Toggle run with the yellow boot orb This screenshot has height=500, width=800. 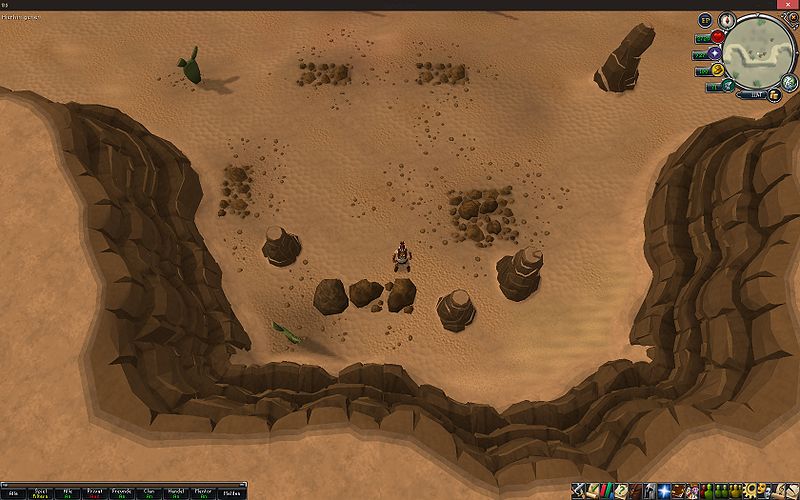716,69
